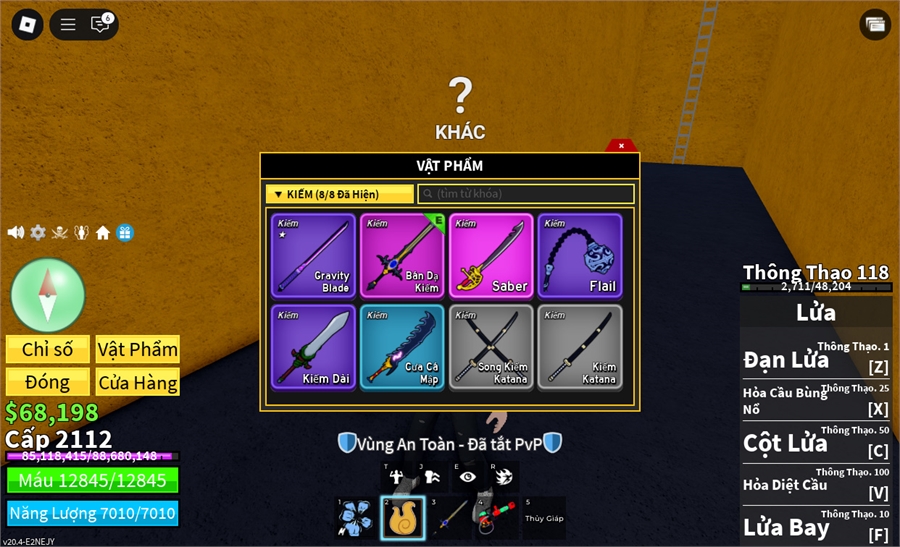Viewport: 900px width, 547px height.
Task: Click the Vật Phẩm button
Action: (138, 349)
